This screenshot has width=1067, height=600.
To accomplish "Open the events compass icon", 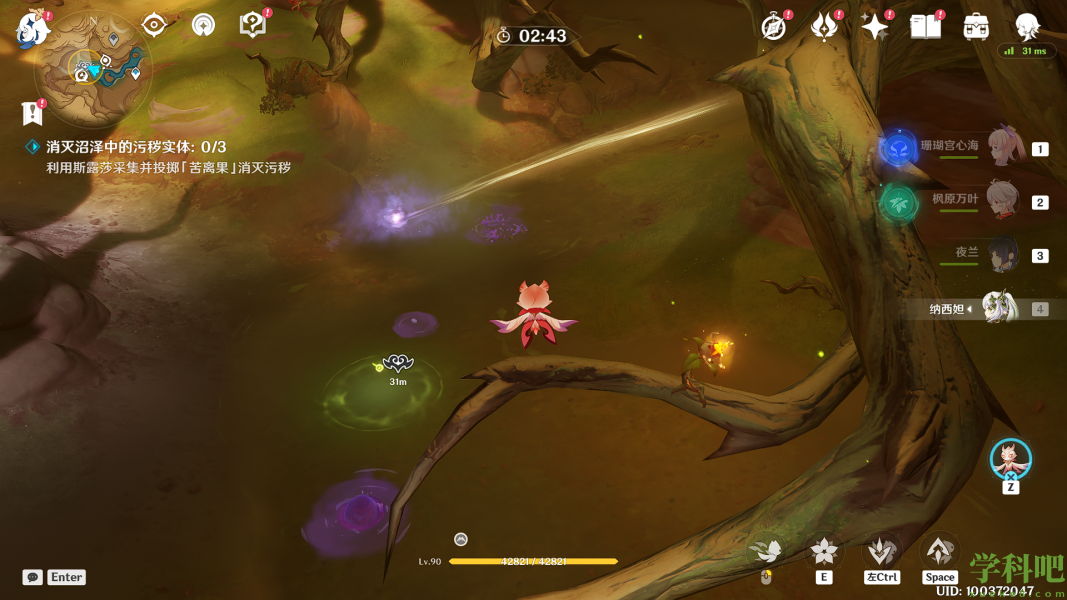I will (x=774, y=27).
